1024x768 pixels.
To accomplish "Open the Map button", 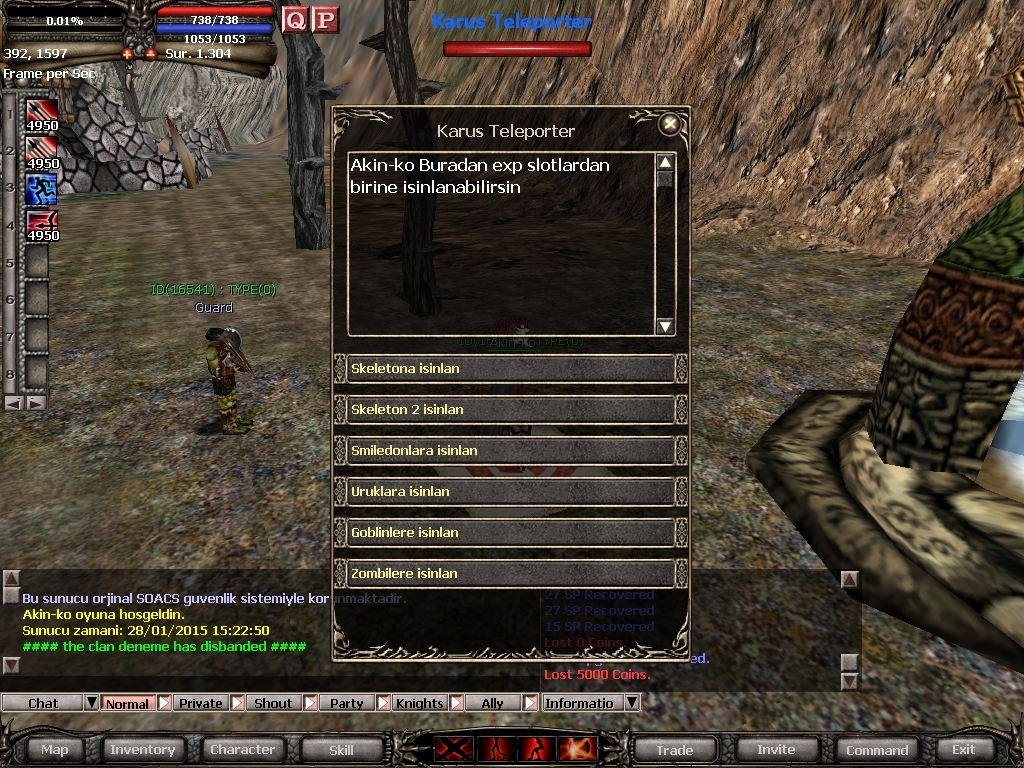I will pyautogui.click(x=55, y=749).
